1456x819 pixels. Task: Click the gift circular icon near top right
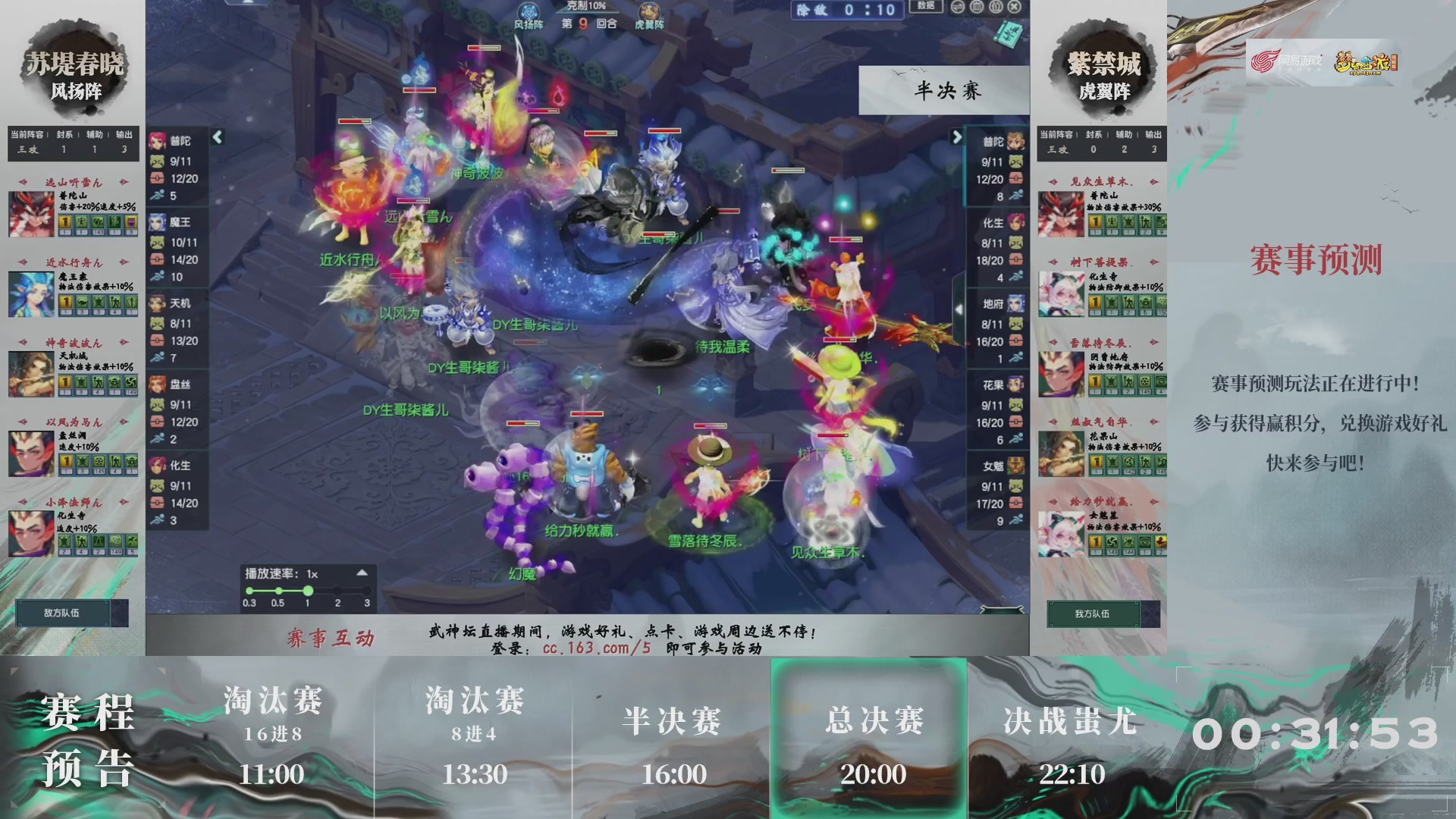pyautogui.click(x=996, y=8)
